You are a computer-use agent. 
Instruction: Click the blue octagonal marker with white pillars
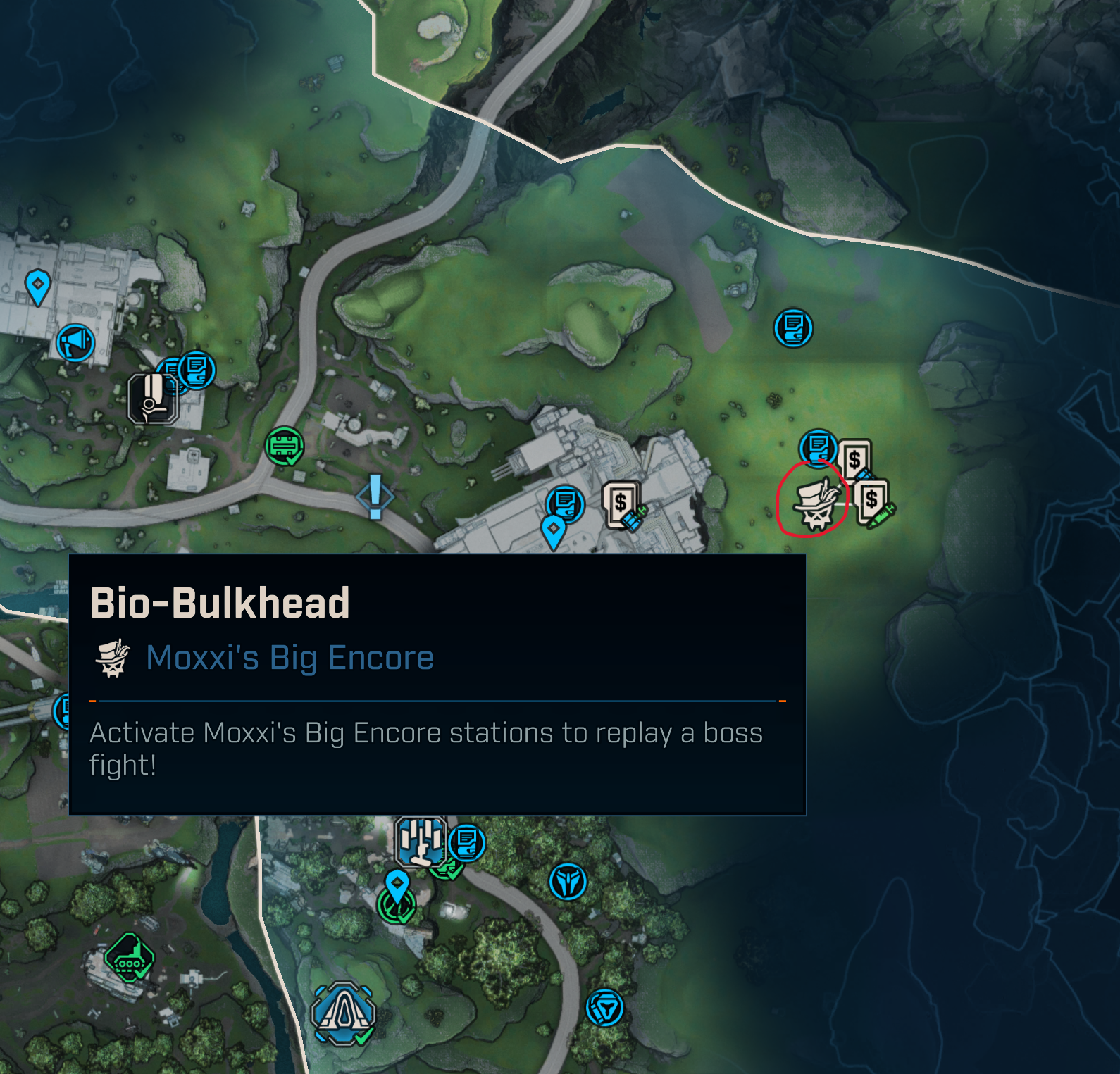pos(421,841)
